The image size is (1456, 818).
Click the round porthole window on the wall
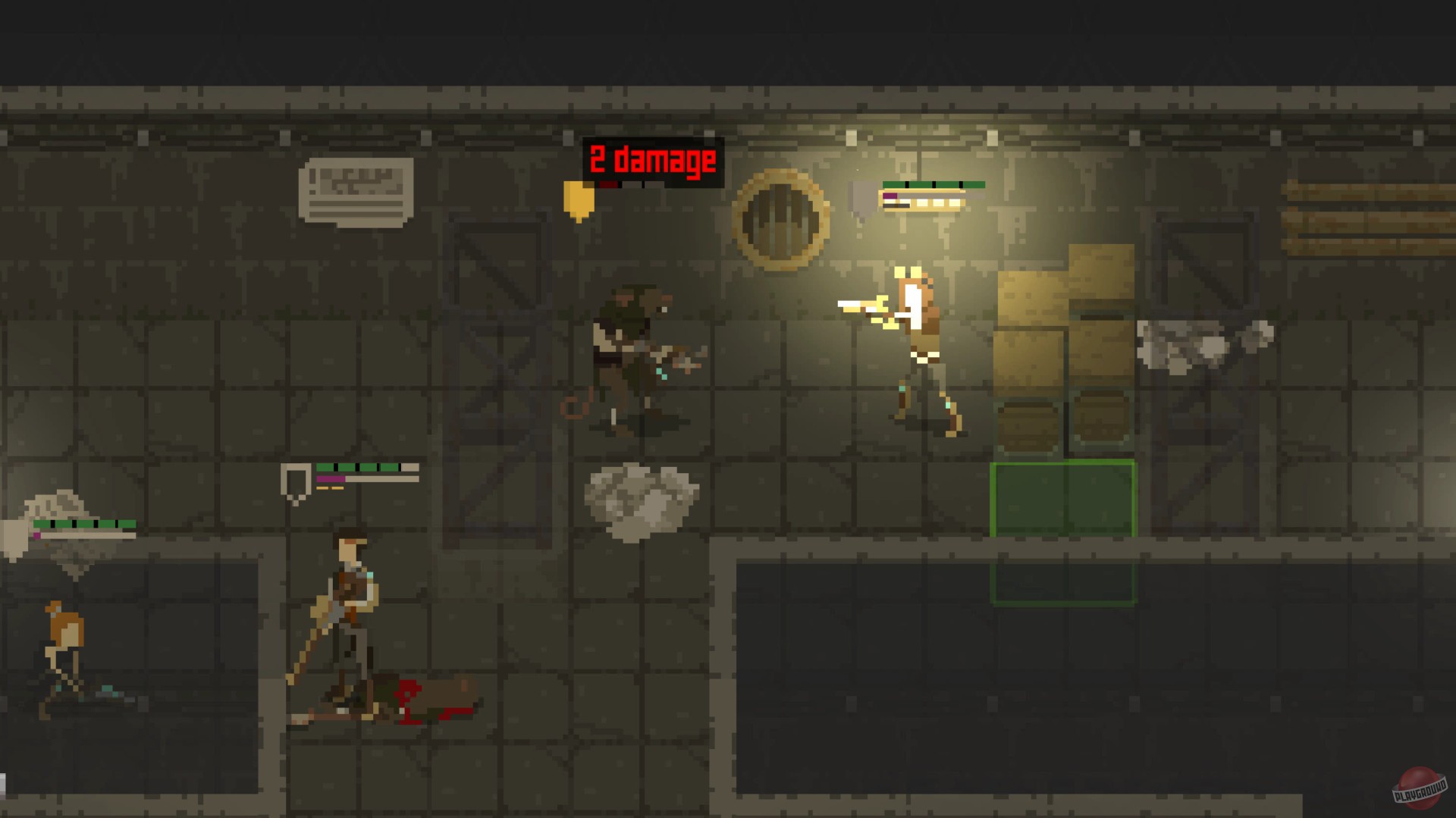(780, 215)
